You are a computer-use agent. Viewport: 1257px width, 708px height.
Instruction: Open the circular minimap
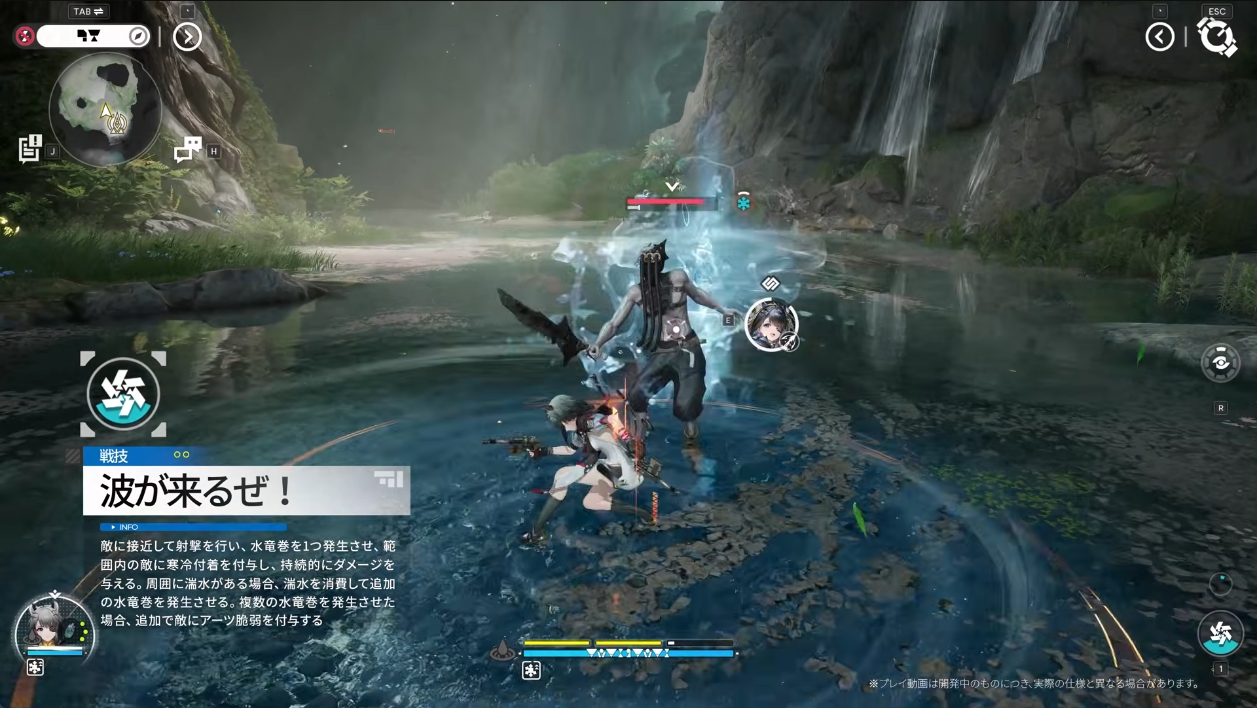coord(105,108)
